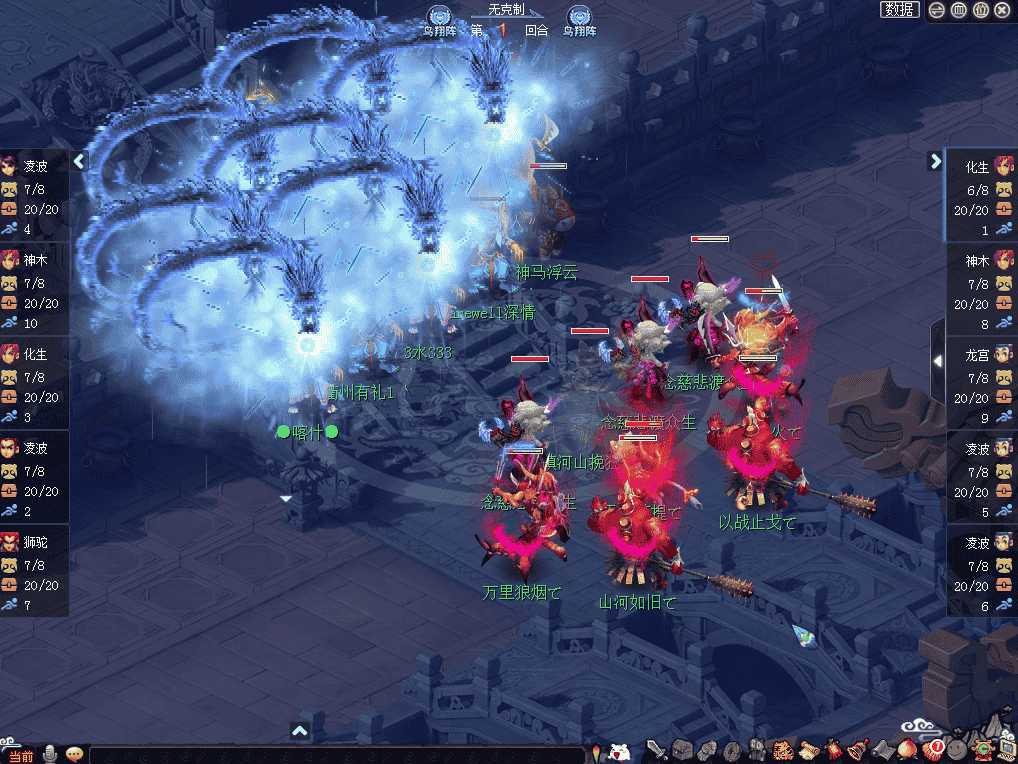1018x764 pixels.
Task: Click the 位 round button
Action: click(x=980, y=10)
